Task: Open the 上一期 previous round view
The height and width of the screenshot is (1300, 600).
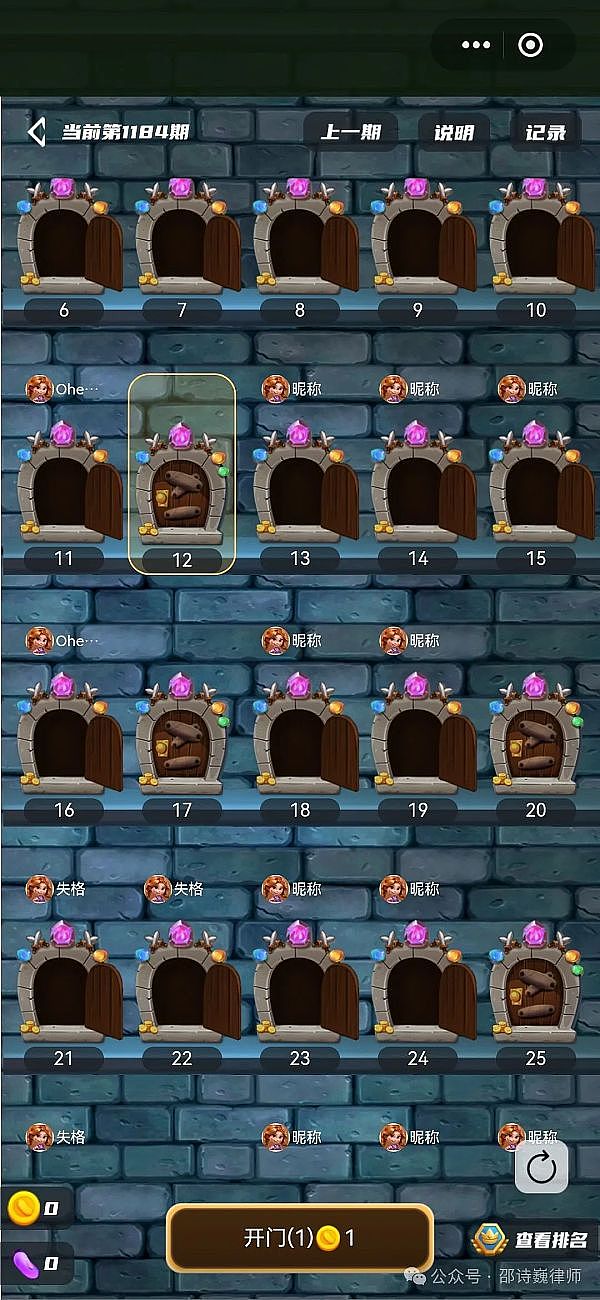Action: [350, 132]
